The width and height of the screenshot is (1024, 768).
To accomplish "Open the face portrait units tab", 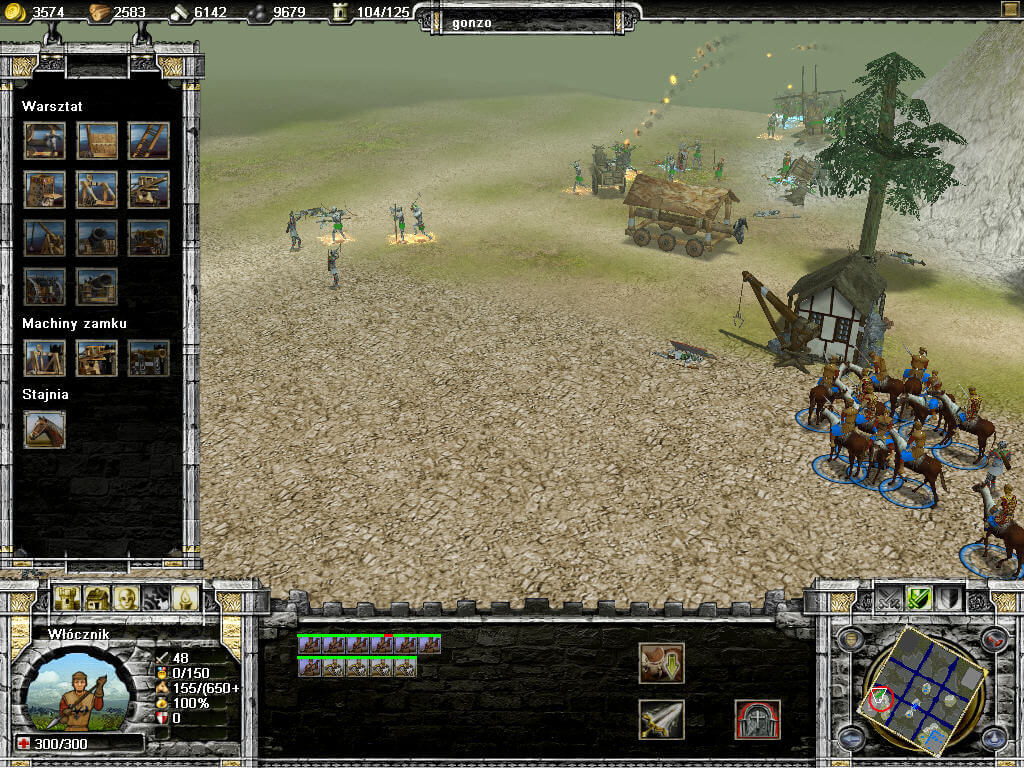I will [x=125, y=598].
